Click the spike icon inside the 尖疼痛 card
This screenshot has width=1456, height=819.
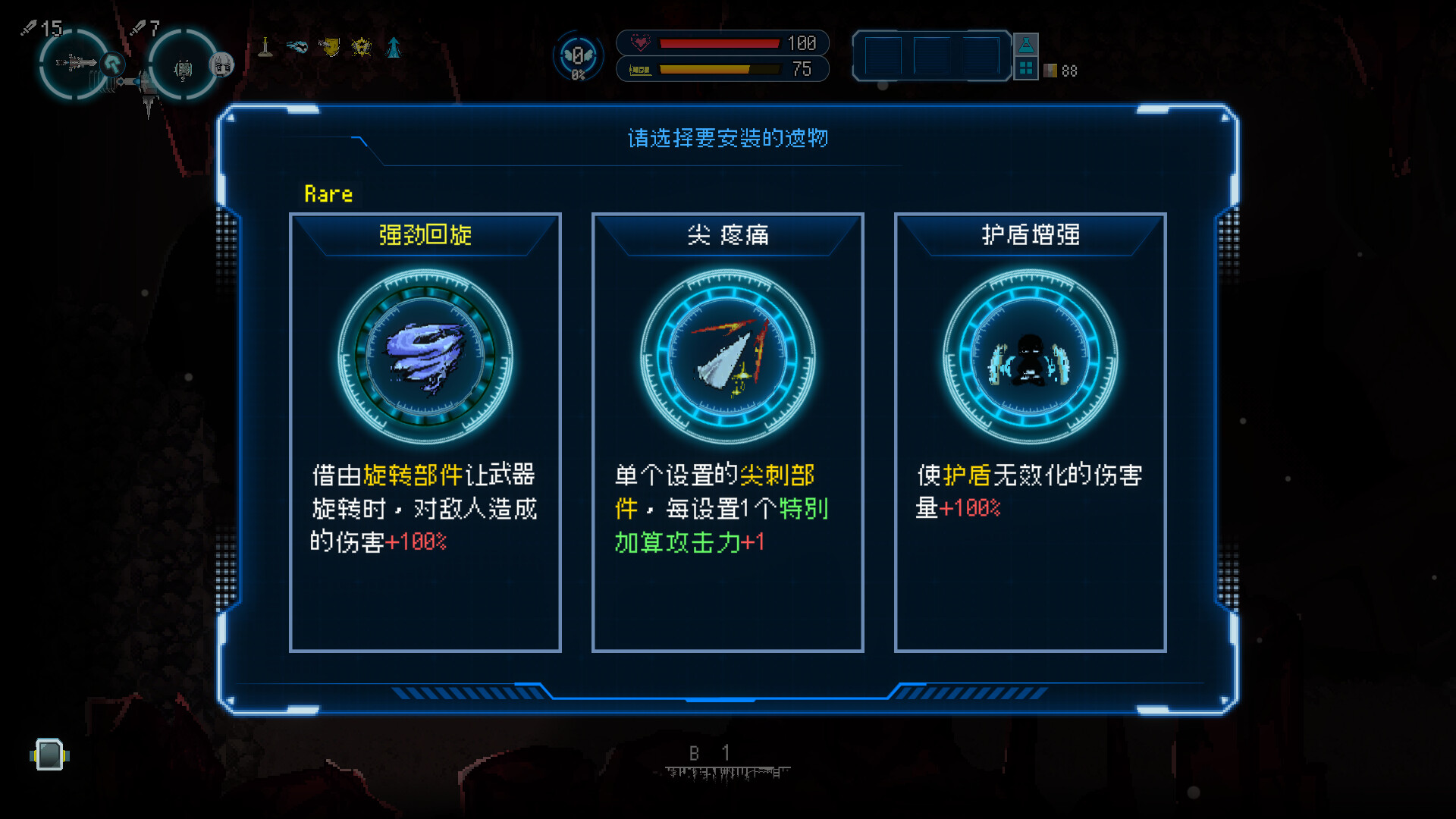click(x=726, y=356)
